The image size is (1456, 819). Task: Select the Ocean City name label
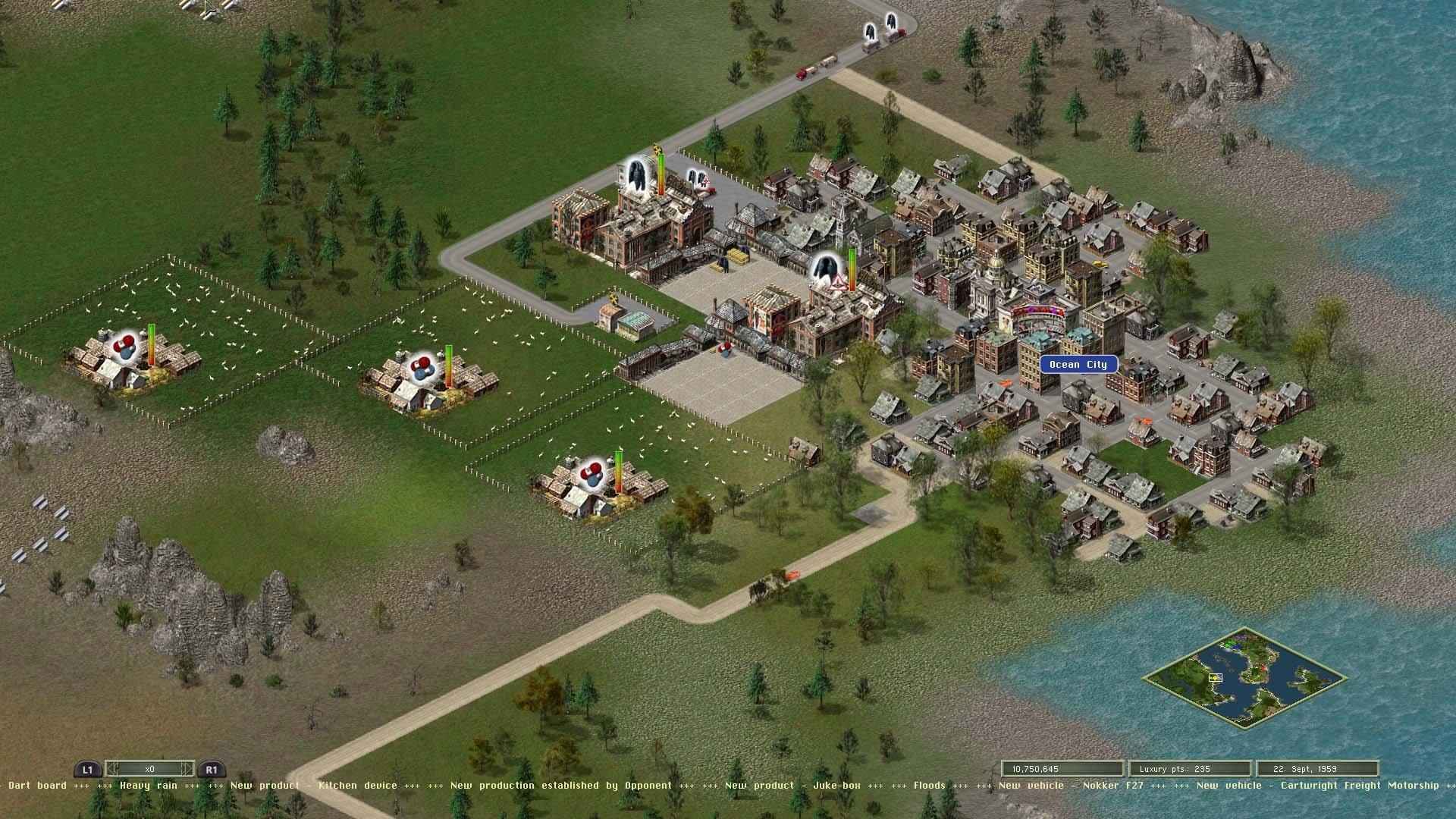click(1078, 365)
